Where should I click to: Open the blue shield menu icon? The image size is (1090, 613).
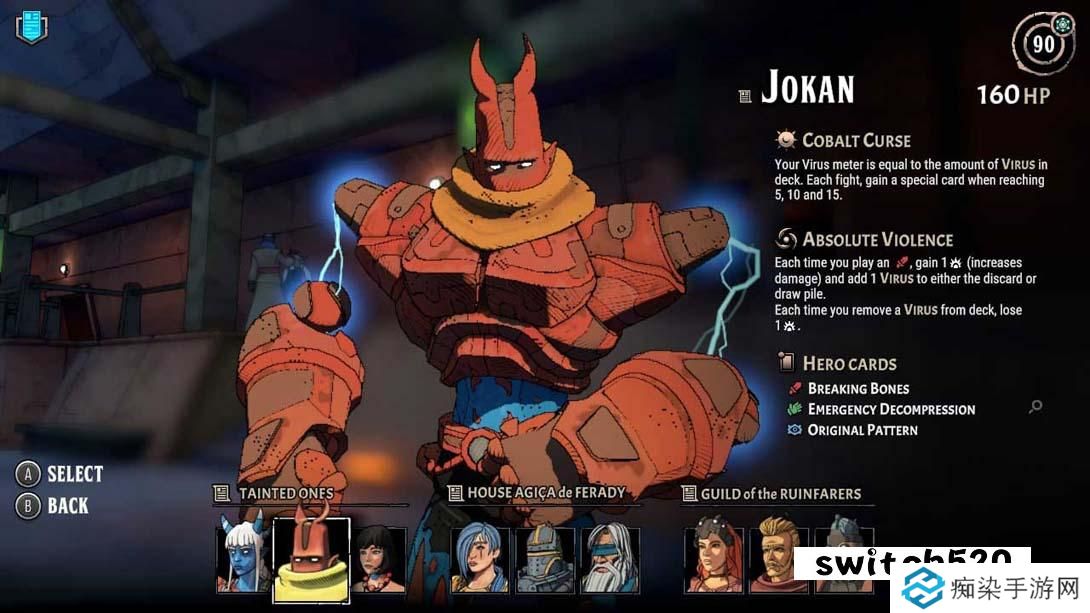pos(31,26)
